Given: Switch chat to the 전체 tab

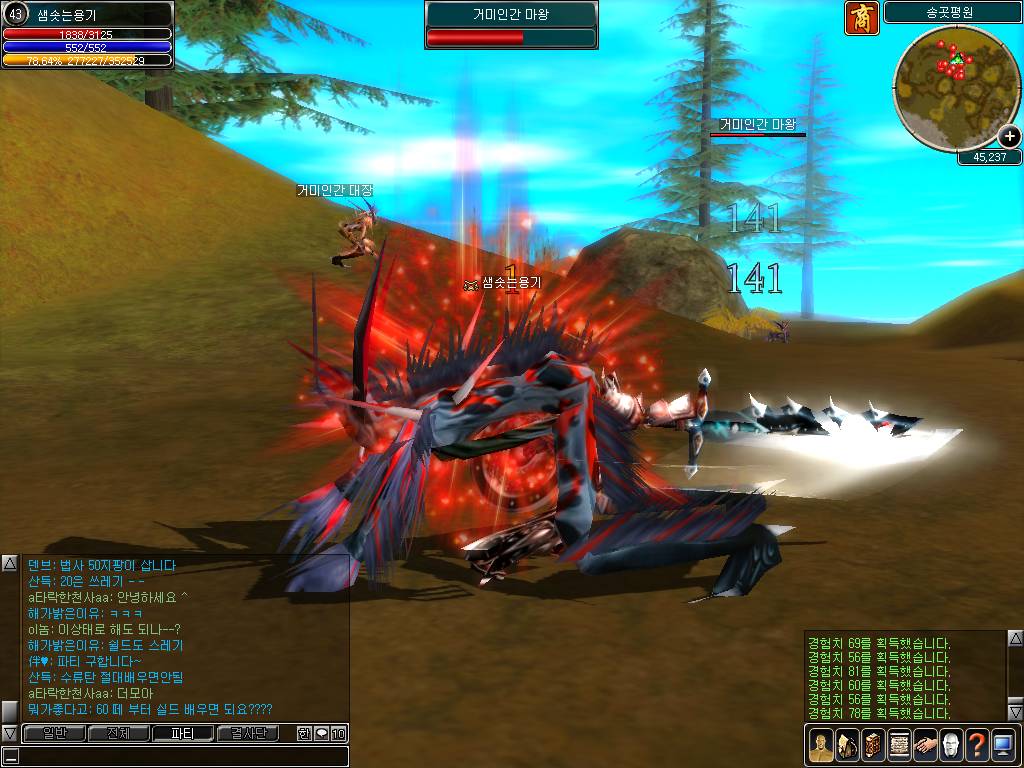Looking at the screenshot, I should click(118, 733).
